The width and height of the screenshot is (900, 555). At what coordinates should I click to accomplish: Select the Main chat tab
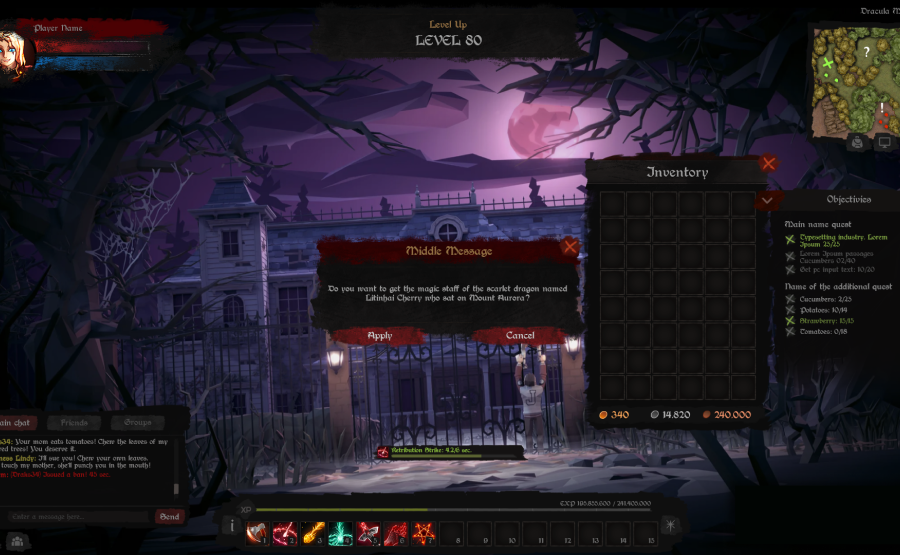click(18, 423)
